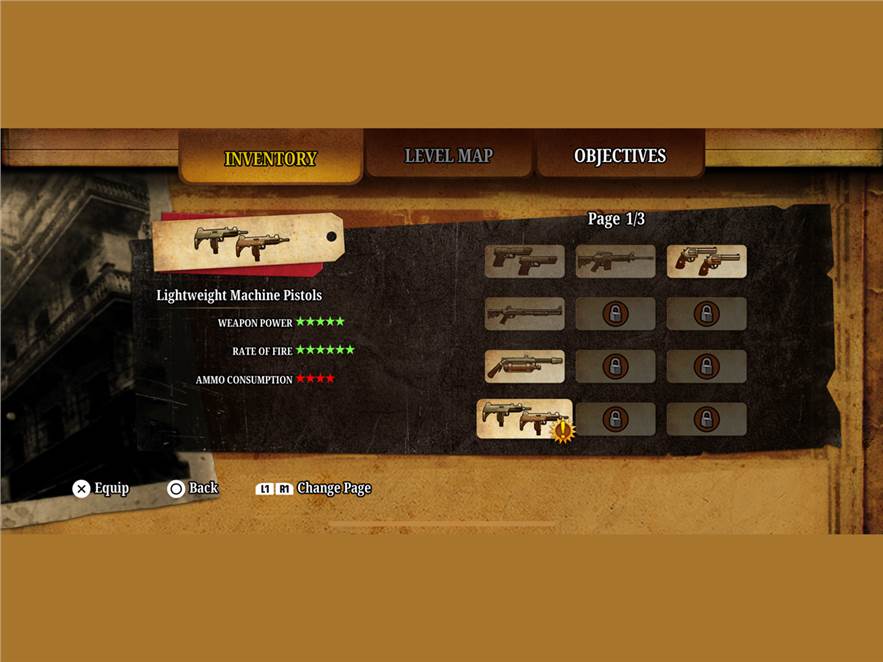Select the Lightweight Machine Pistols slot
Screen dimensions: 883x662
(524, 419)
